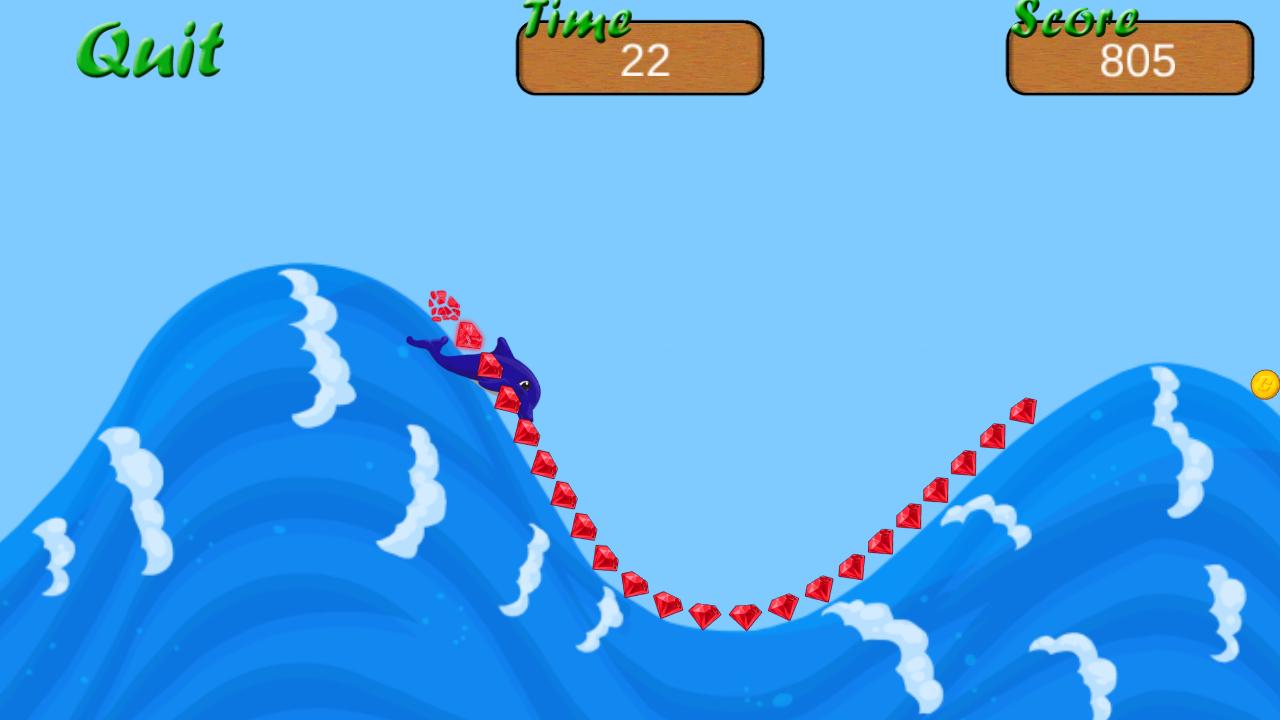Collect the gold coin near the right edge
Viewport: 1280px width, 720px height.
coord(1264,385)
